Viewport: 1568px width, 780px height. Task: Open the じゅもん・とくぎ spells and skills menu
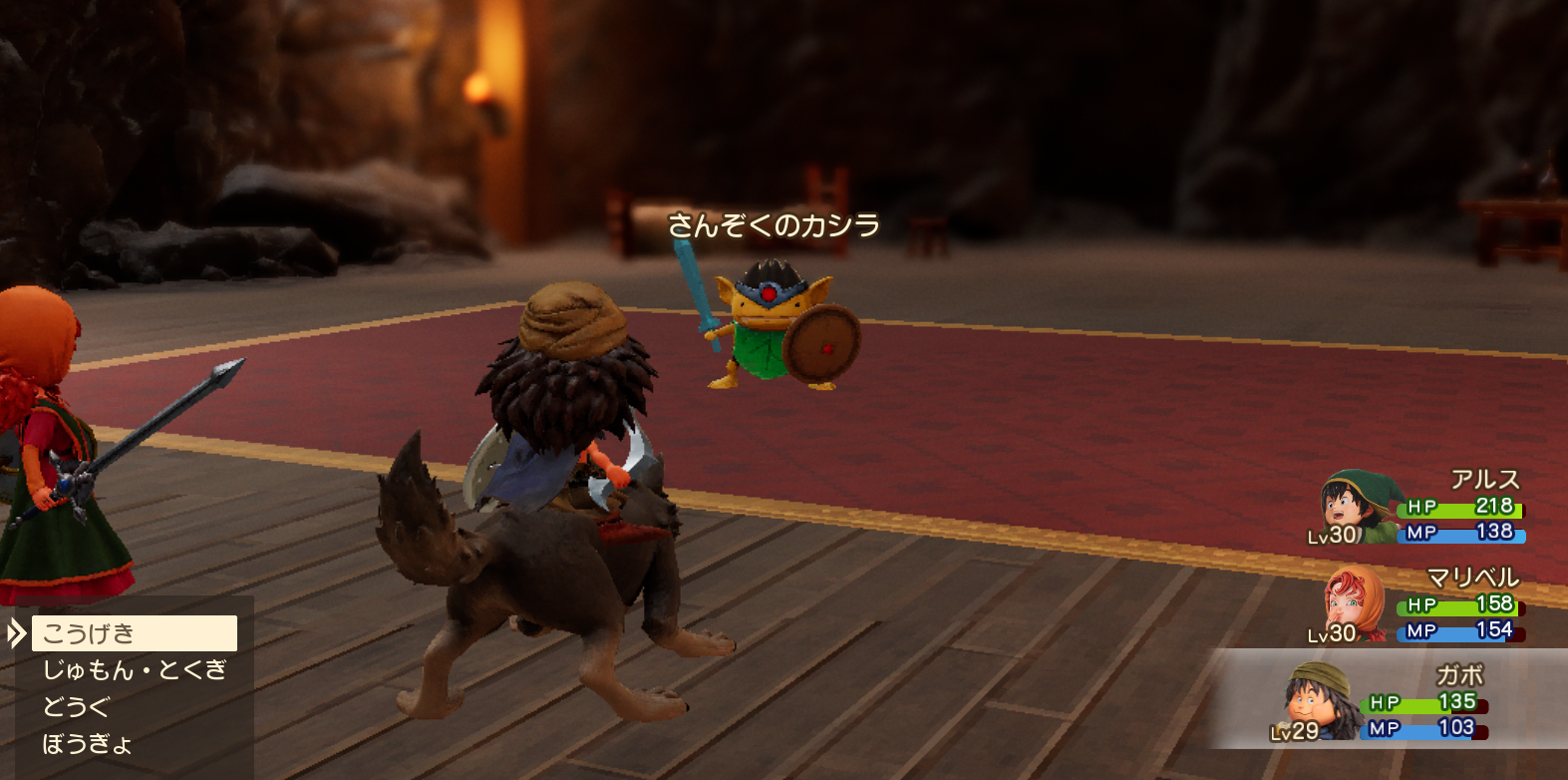(135, 670)
